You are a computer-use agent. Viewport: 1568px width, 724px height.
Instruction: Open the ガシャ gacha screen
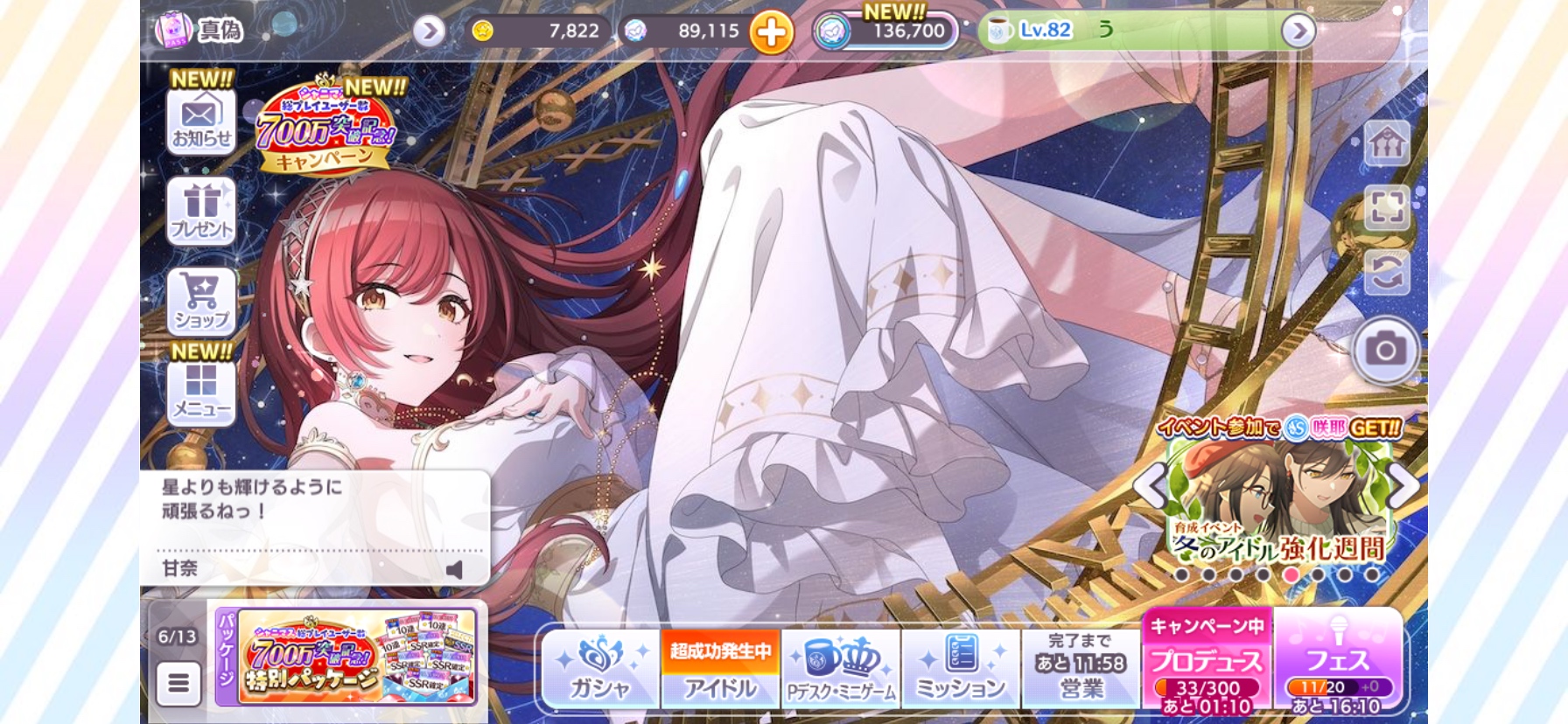[600, 669]
